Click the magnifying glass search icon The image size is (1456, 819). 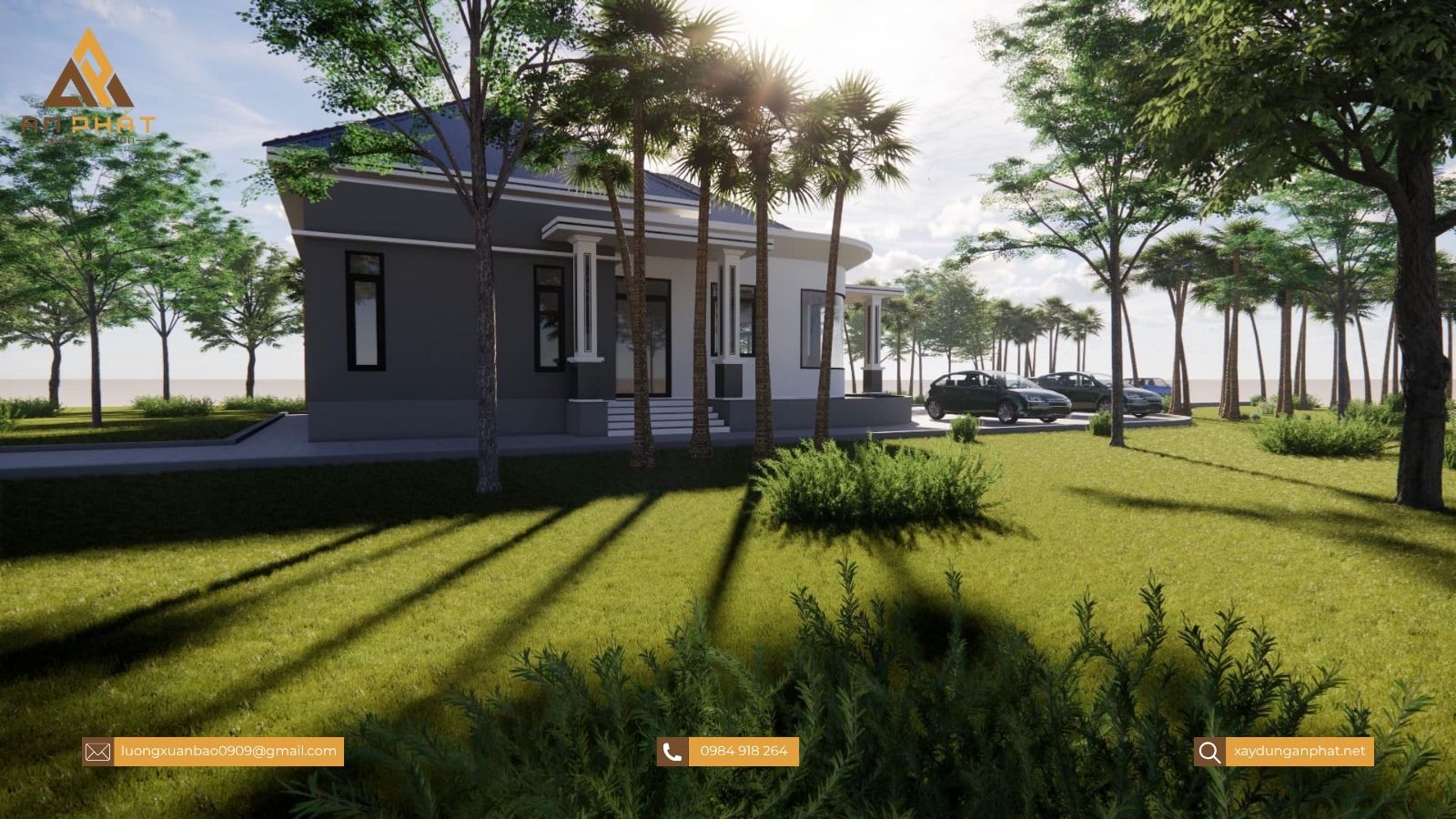[x=1209, y=752]
